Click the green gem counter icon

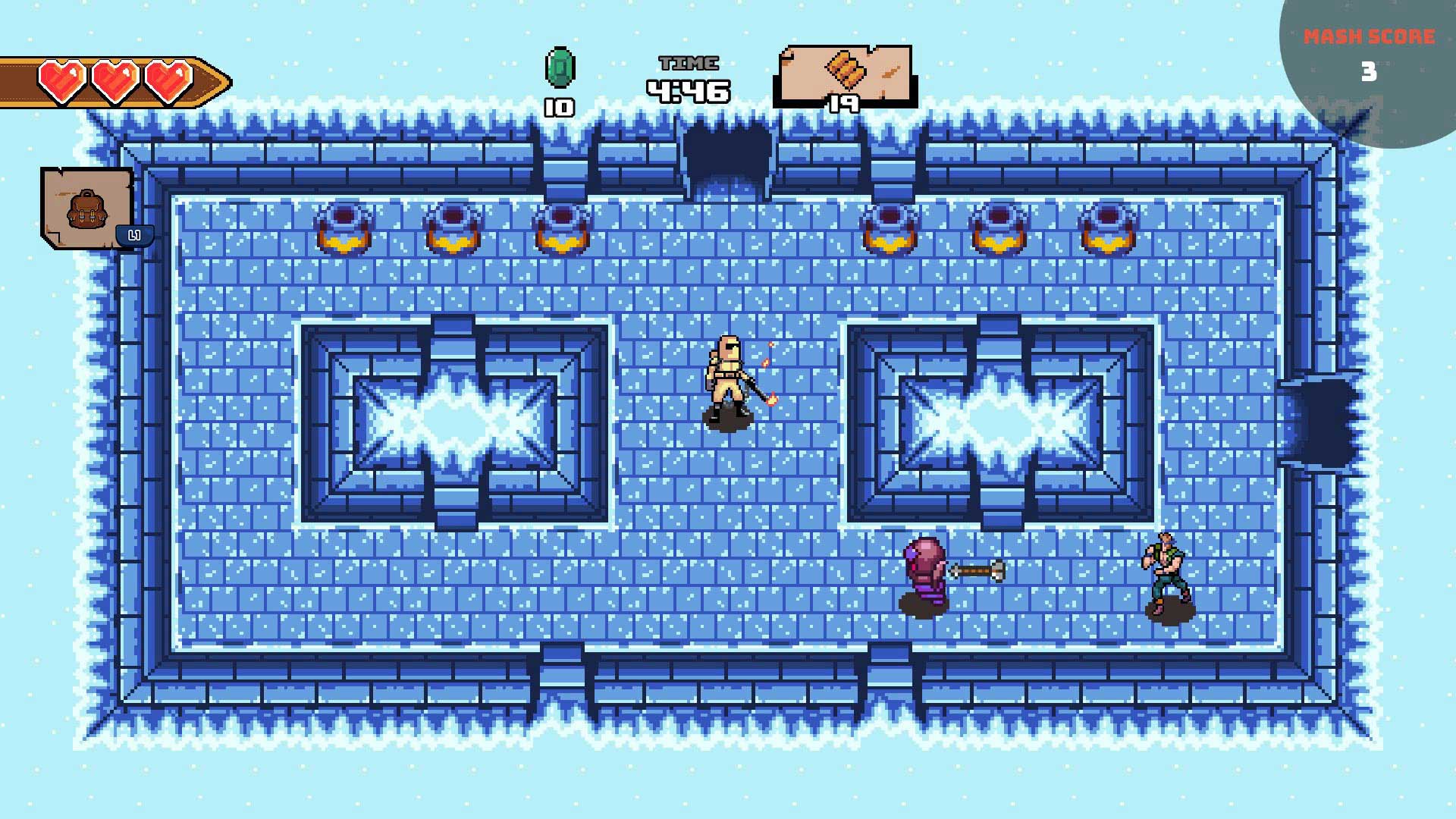(561, 68)
